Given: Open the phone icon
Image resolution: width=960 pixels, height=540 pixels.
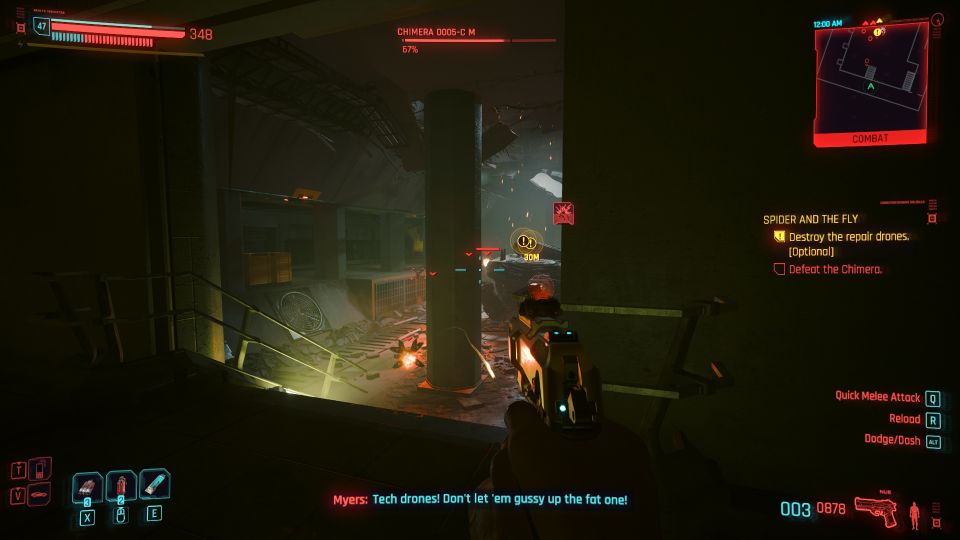Looking at the screenshot, I should click(x=38, y=469).
